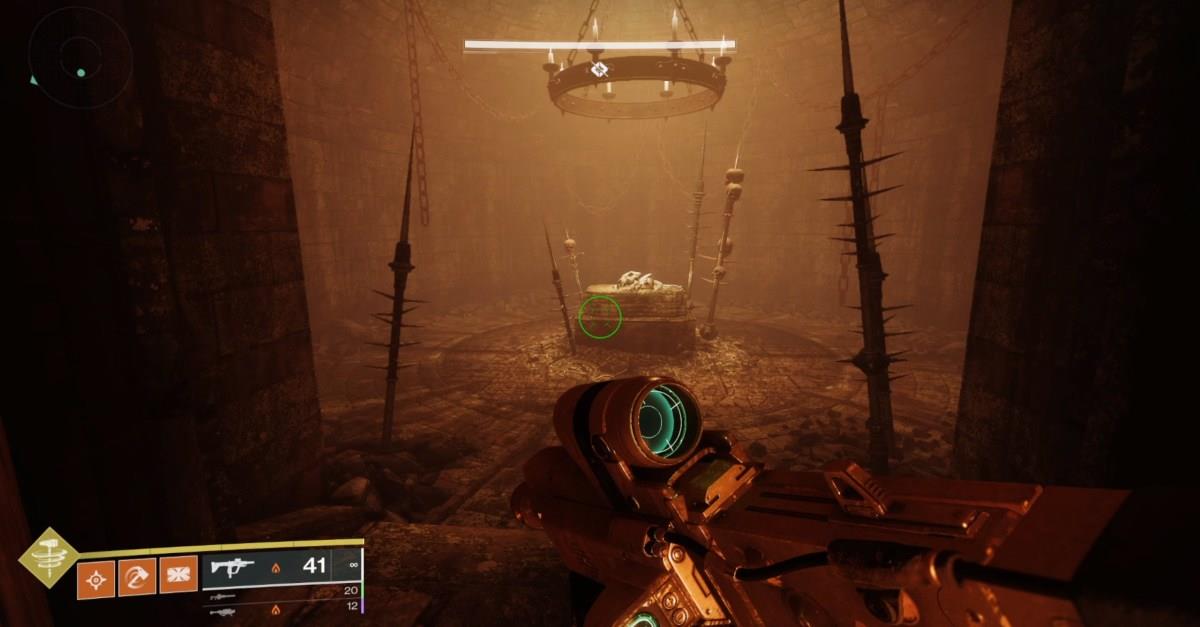Select the grenade ability icon
Image resolution: width=1200 pixels, height=627 pixels.
click(x=96, y=577)
